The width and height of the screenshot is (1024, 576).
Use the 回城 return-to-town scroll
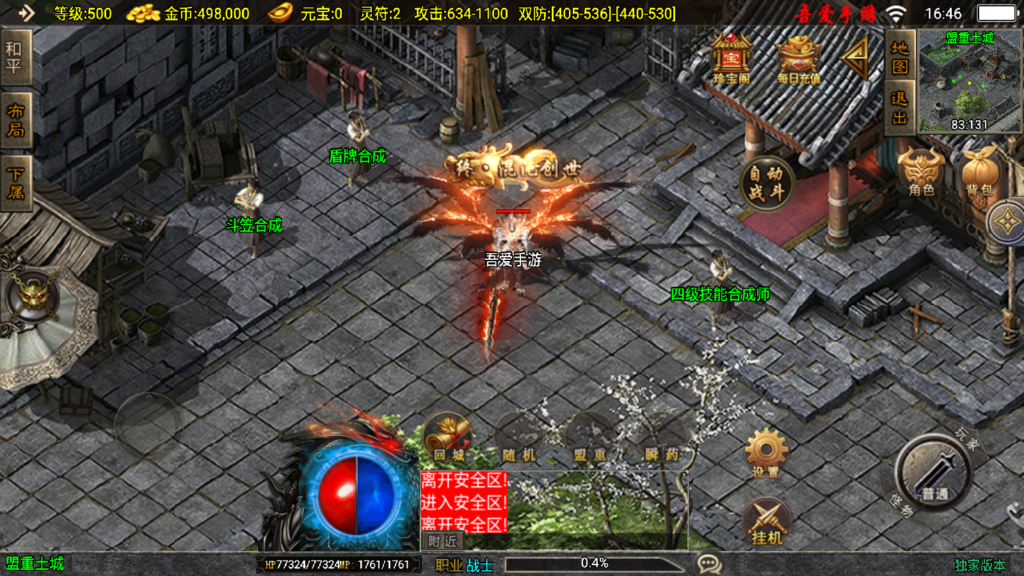click(443, 438)
